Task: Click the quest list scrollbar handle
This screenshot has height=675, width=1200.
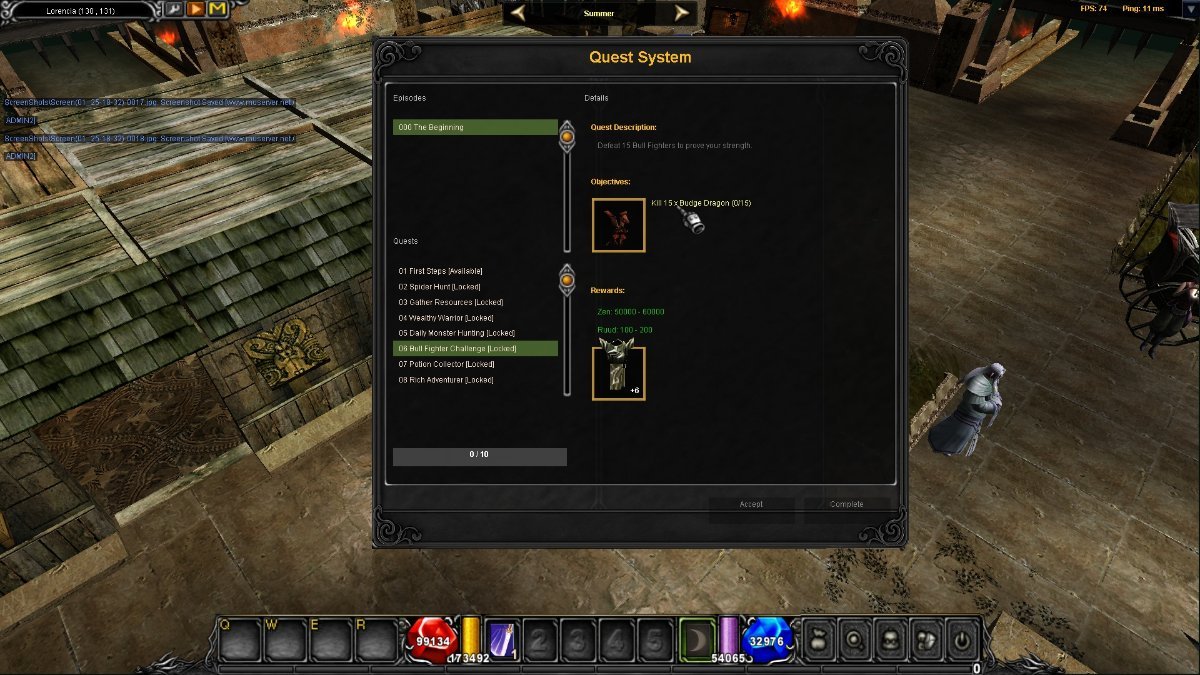Action: 567,281
